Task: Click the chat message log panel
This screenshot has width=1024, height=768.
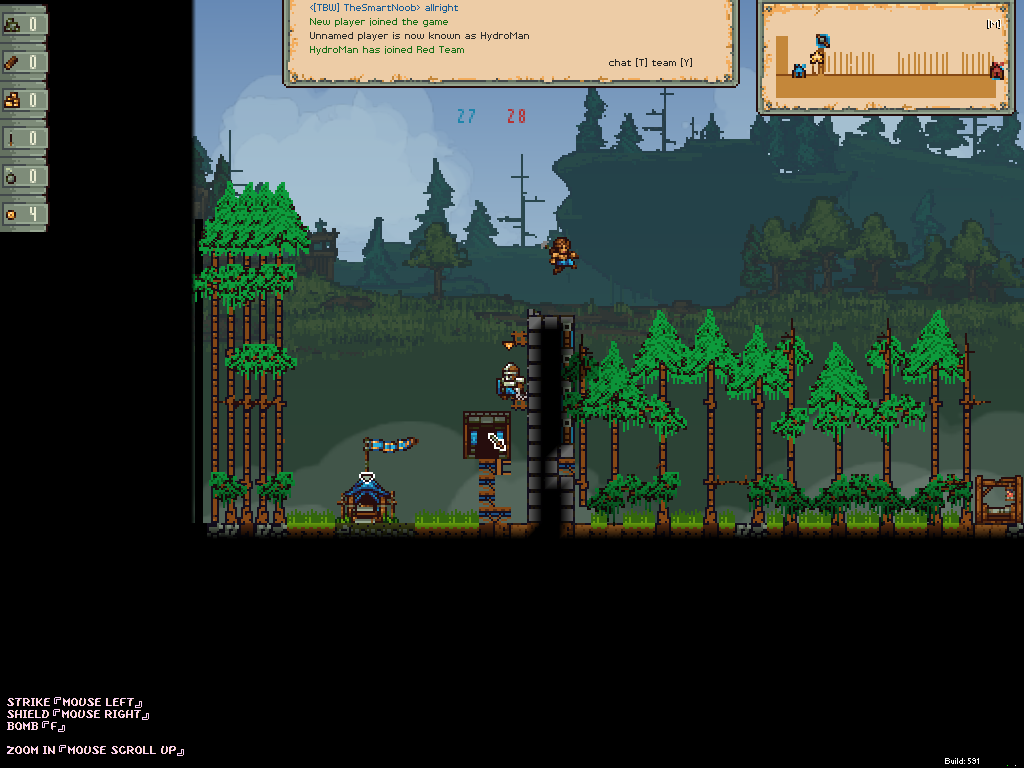Action: (x=510, y=40)
